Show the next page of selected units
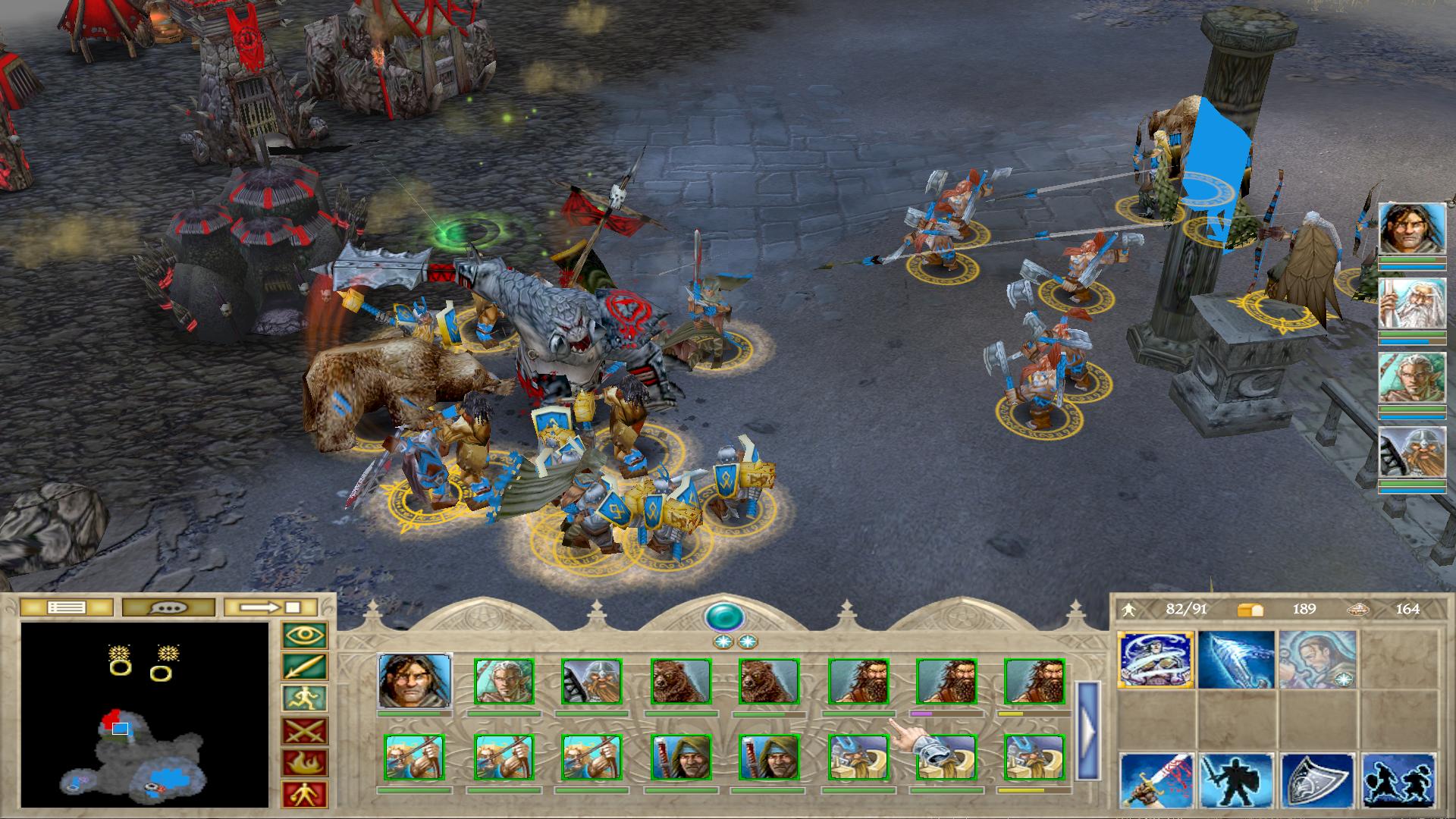This screenshot has width=1456, height=819. (1088, 730)
